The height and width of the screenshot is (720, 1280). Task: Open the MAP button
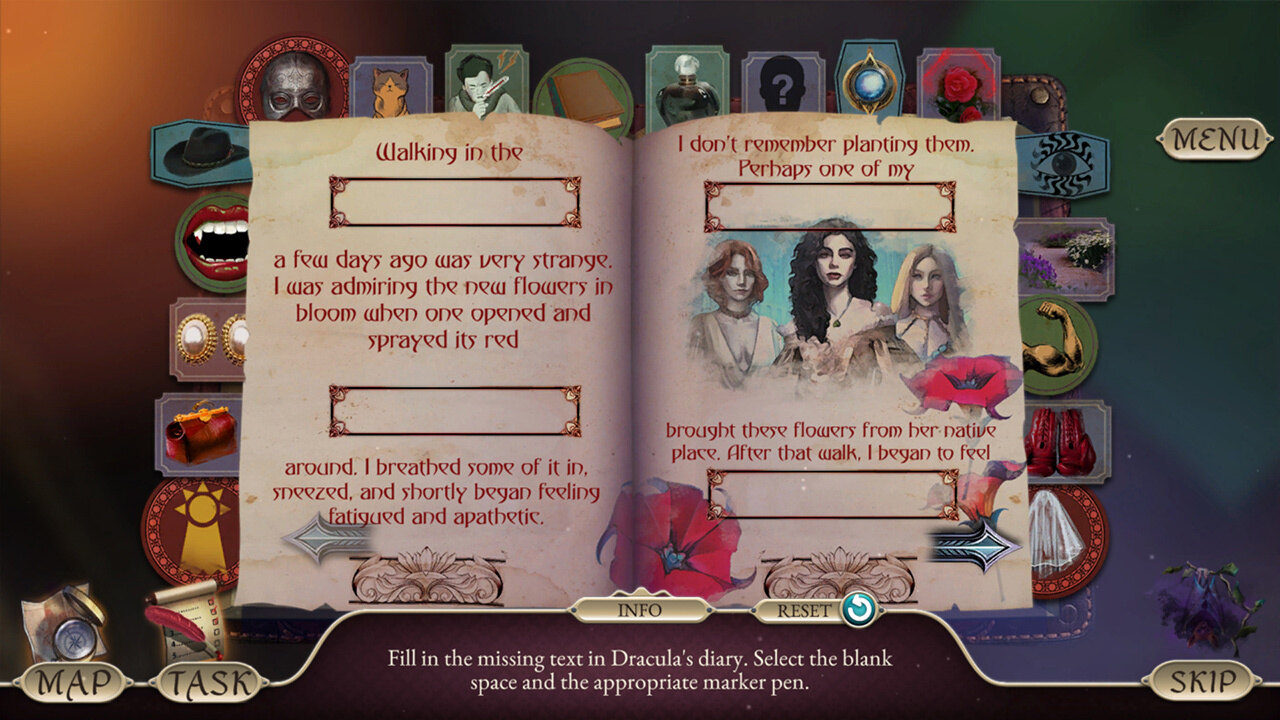pos(72,683)
